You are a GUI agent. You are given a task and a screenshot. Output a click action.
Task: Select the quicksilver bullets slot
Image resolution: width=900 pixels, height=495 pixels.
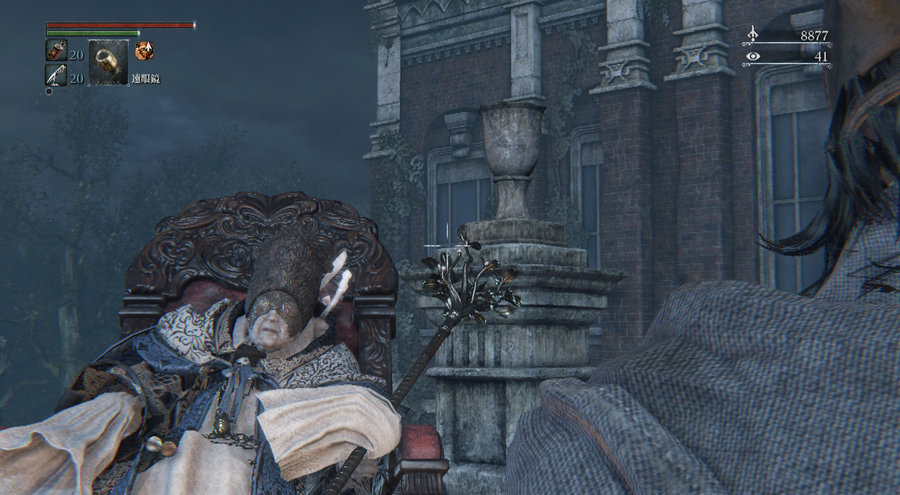pos(55,74)
